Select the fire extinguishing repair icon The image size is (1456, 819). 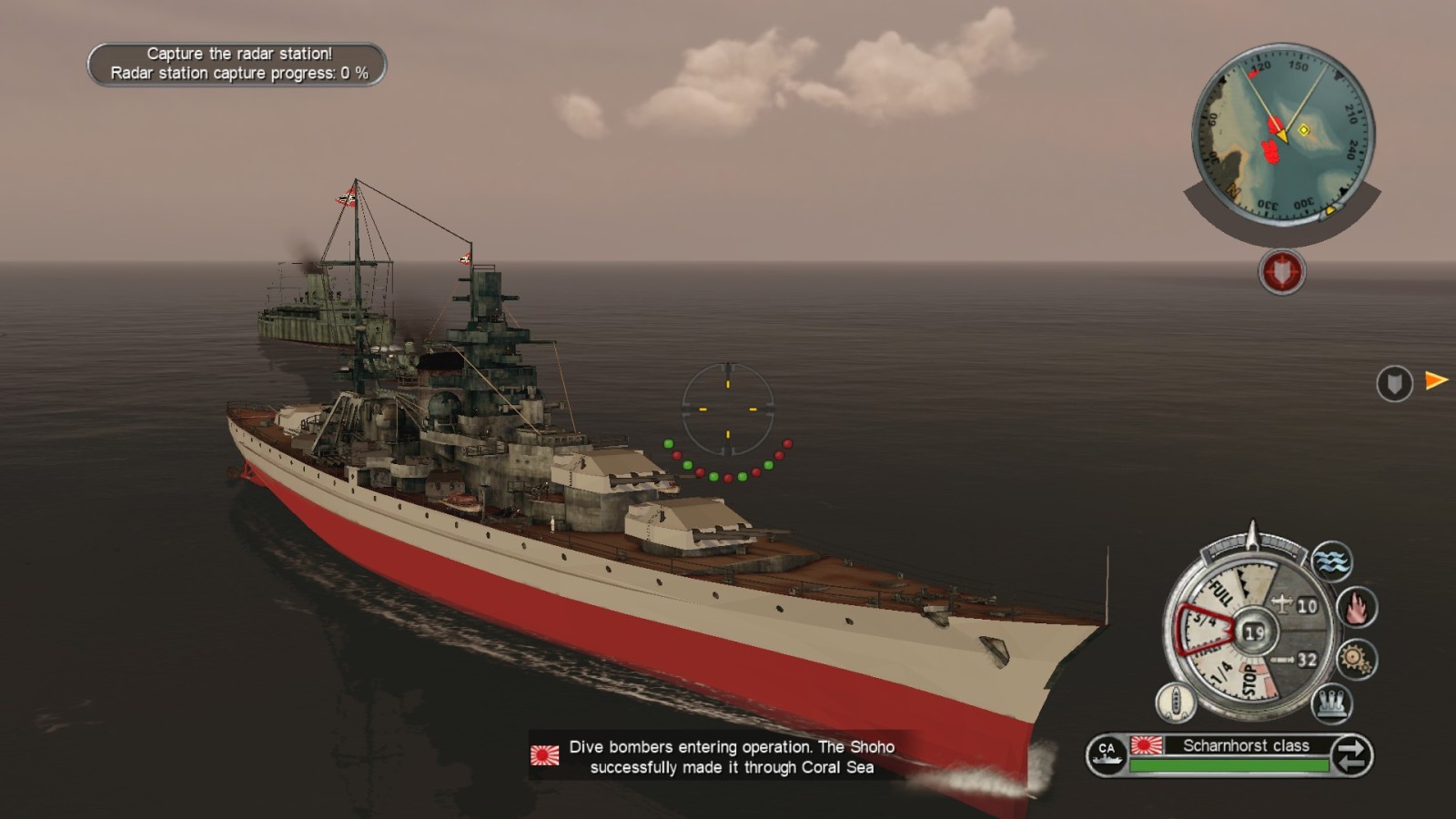[x=1356, y=607]
